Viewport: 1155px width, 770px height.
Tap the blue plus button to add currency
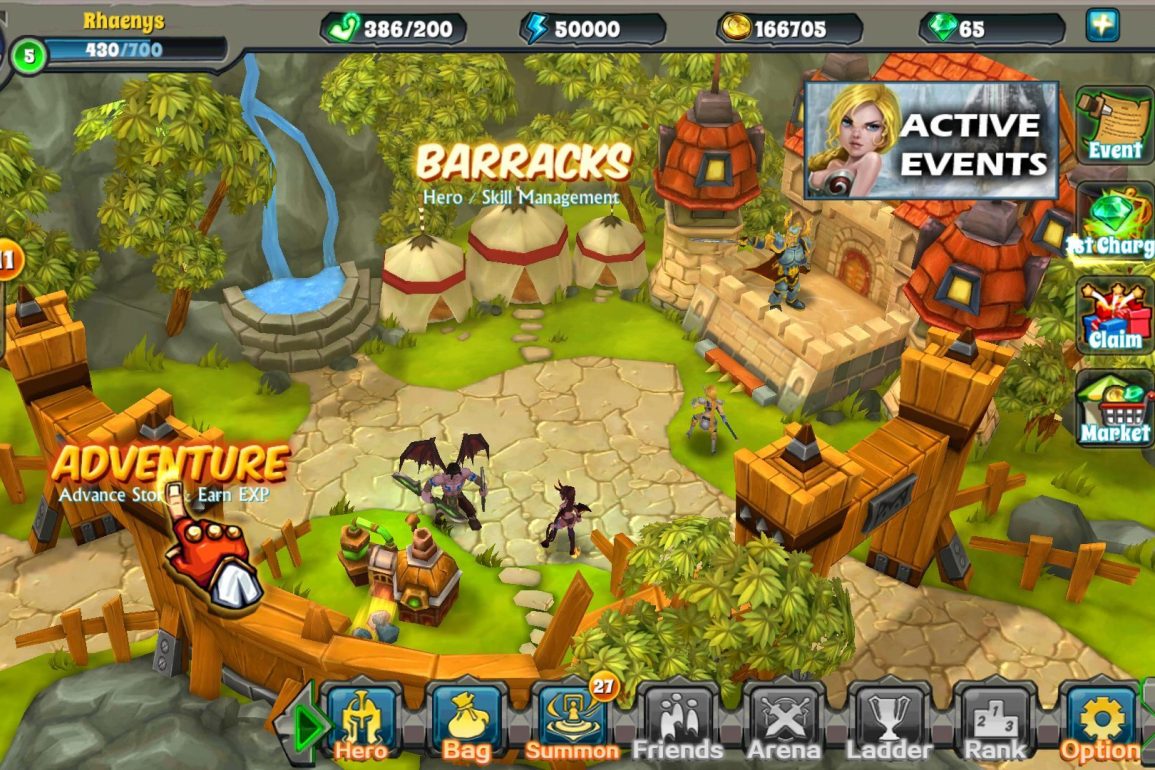(1102, 25)
